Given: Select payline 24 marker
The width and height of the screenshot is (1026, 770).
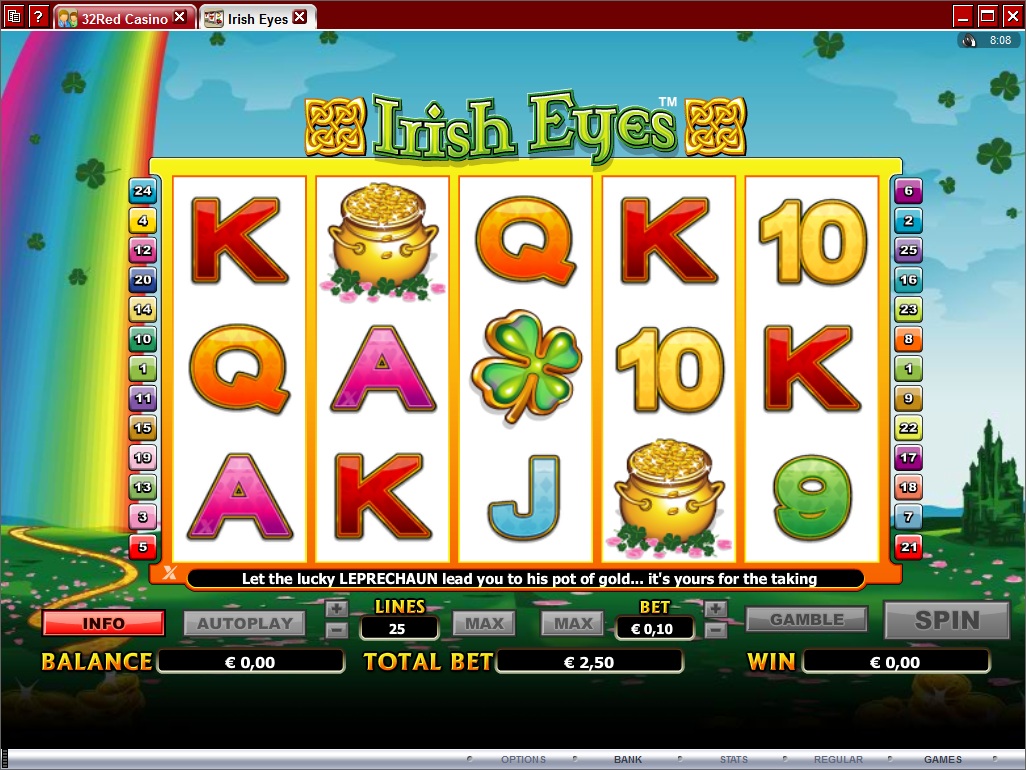Looking at the screenshot, I should click(143, 191).
